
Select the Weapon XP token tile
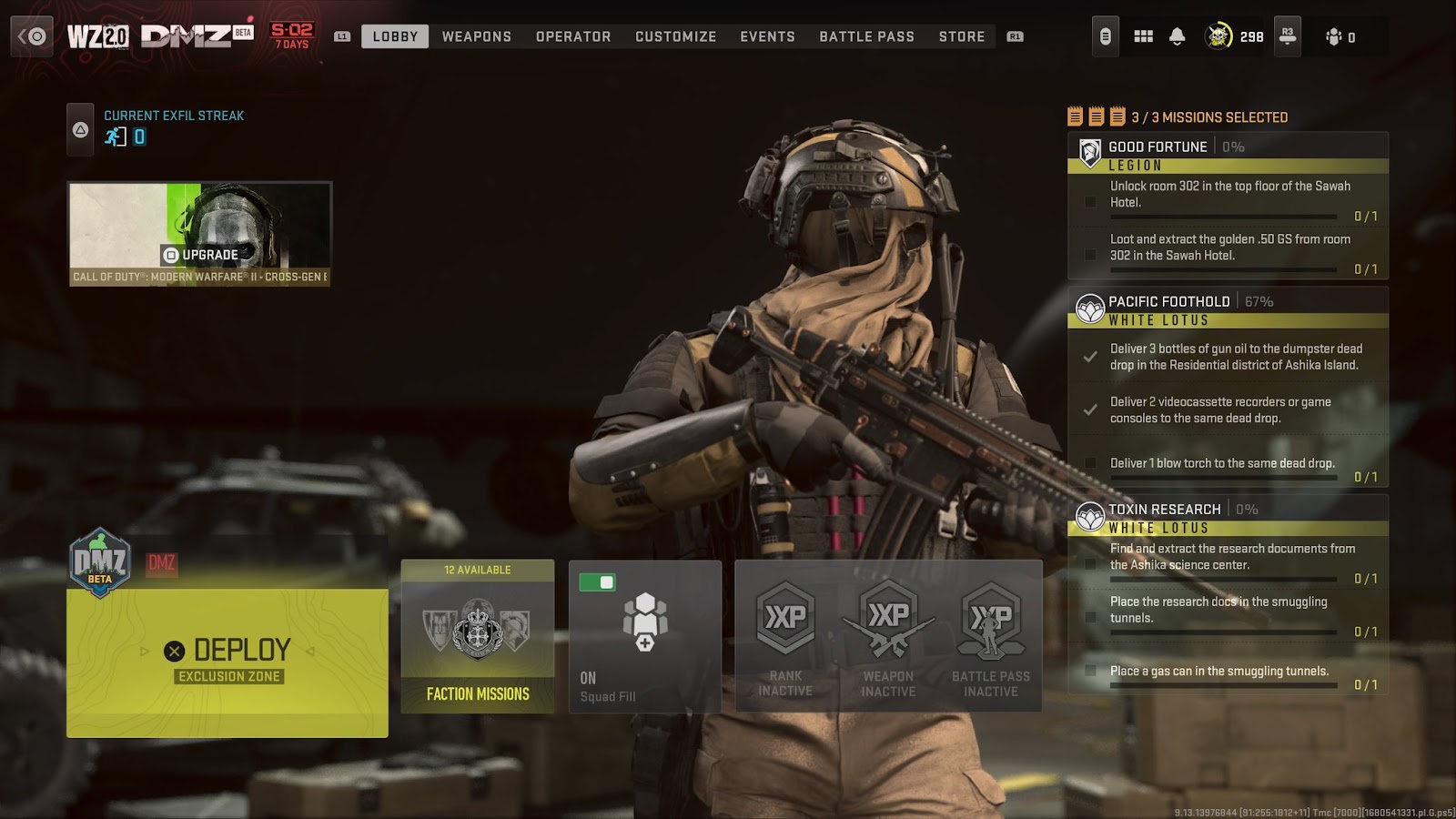888,636
